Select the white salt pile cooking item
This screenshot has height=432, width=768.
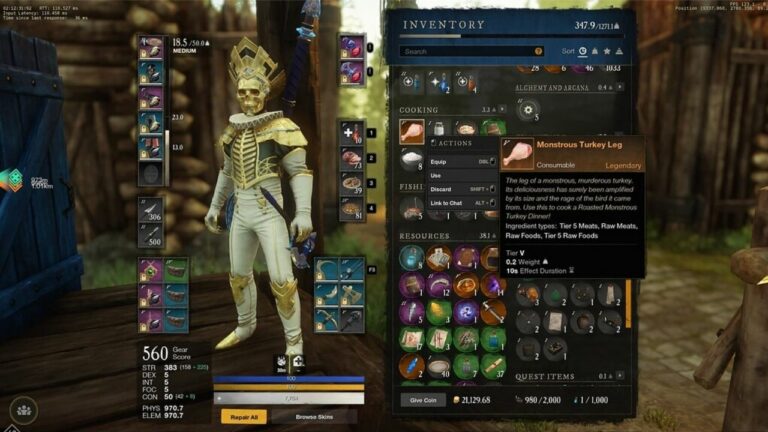(x=412, y=158)
